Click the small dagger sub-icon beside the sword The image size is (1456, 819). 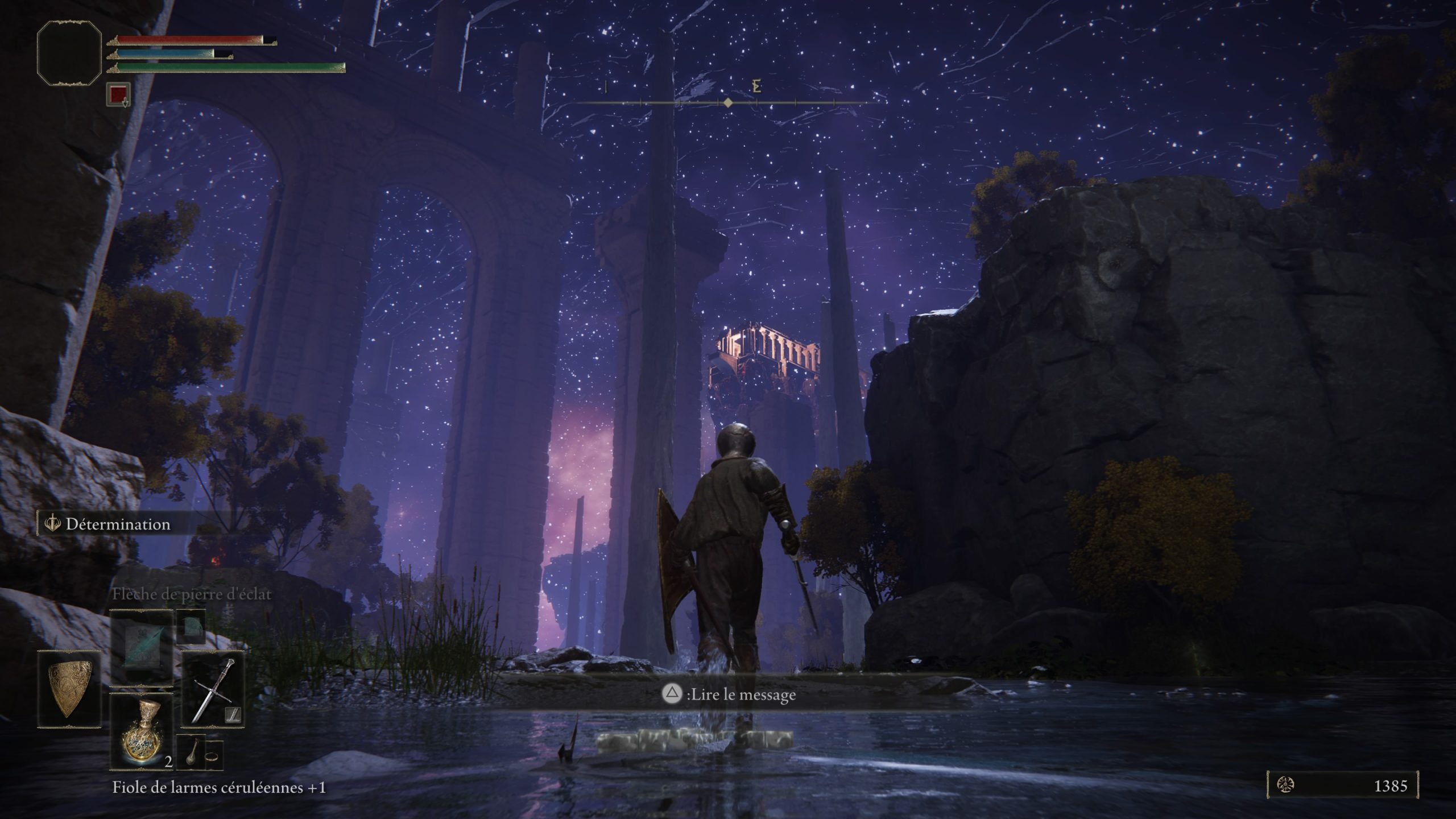click(234, 715)
